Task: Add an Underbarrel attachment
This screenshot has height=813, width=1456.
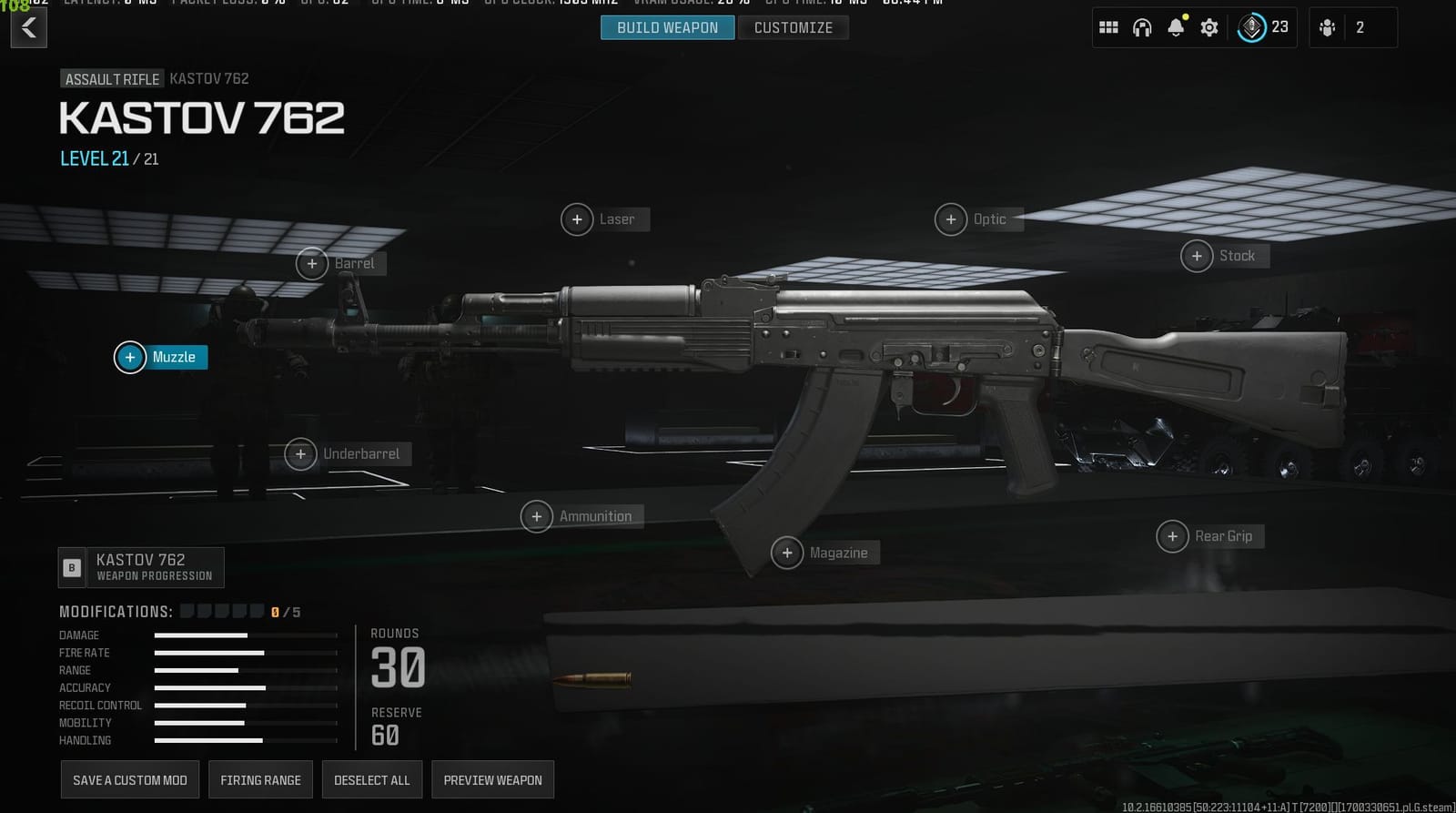Action: click(x=300, y=453)
